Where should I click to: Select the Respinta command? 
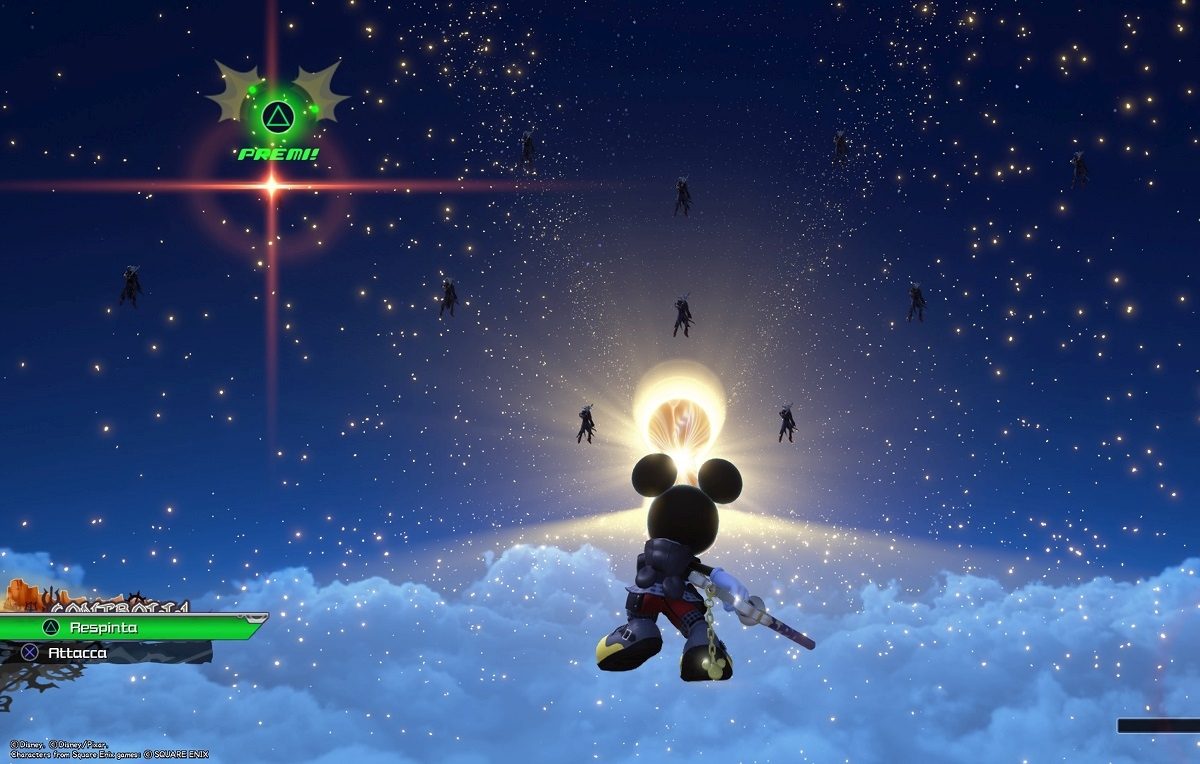(x=120, y=627)
